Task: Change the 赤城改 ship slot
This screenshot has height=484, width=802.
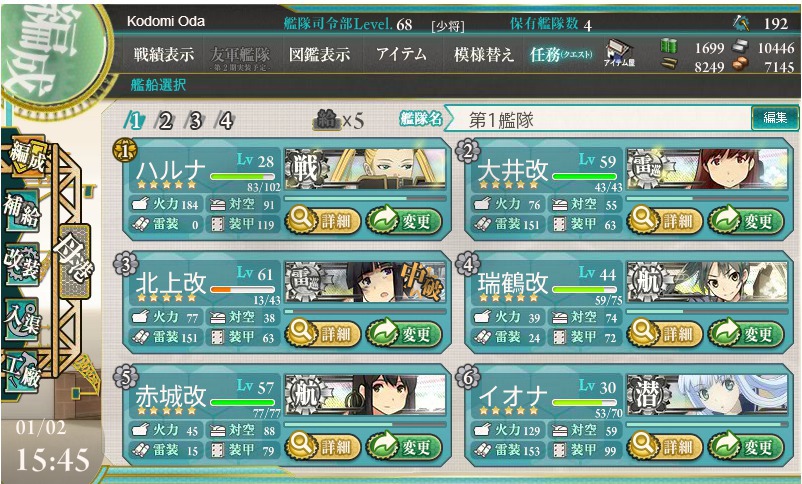Action: pyautogui.click(x=404, y=446)
